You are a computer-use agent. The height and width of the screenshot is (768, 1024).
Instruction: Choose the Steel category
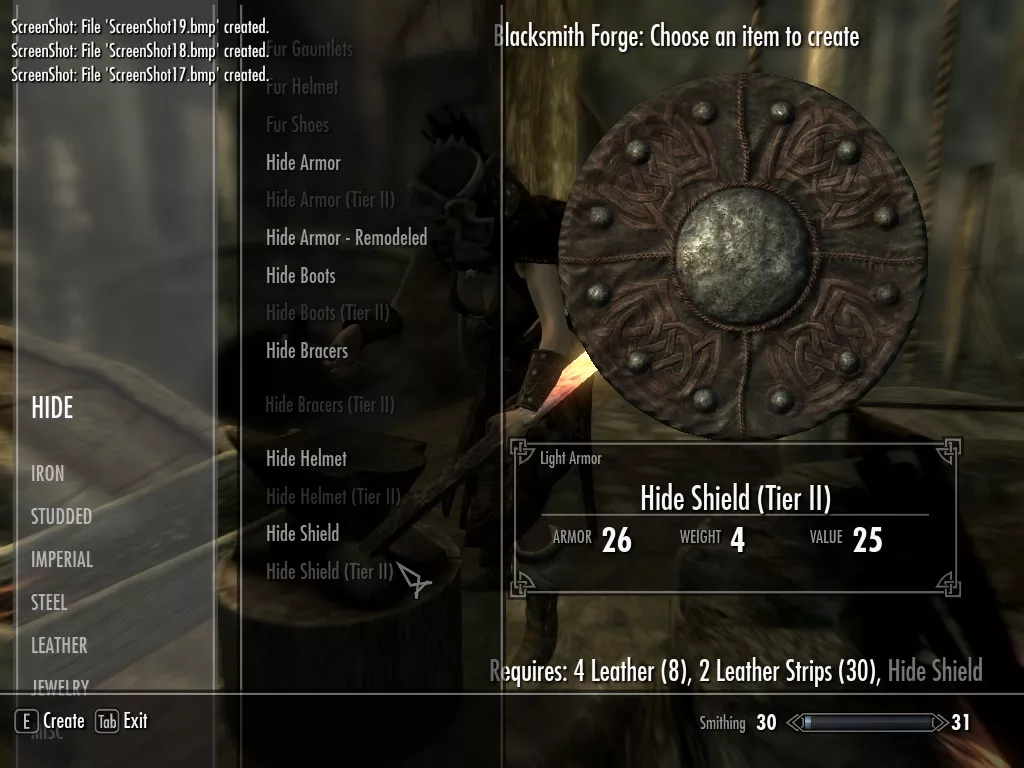point(49,603)
